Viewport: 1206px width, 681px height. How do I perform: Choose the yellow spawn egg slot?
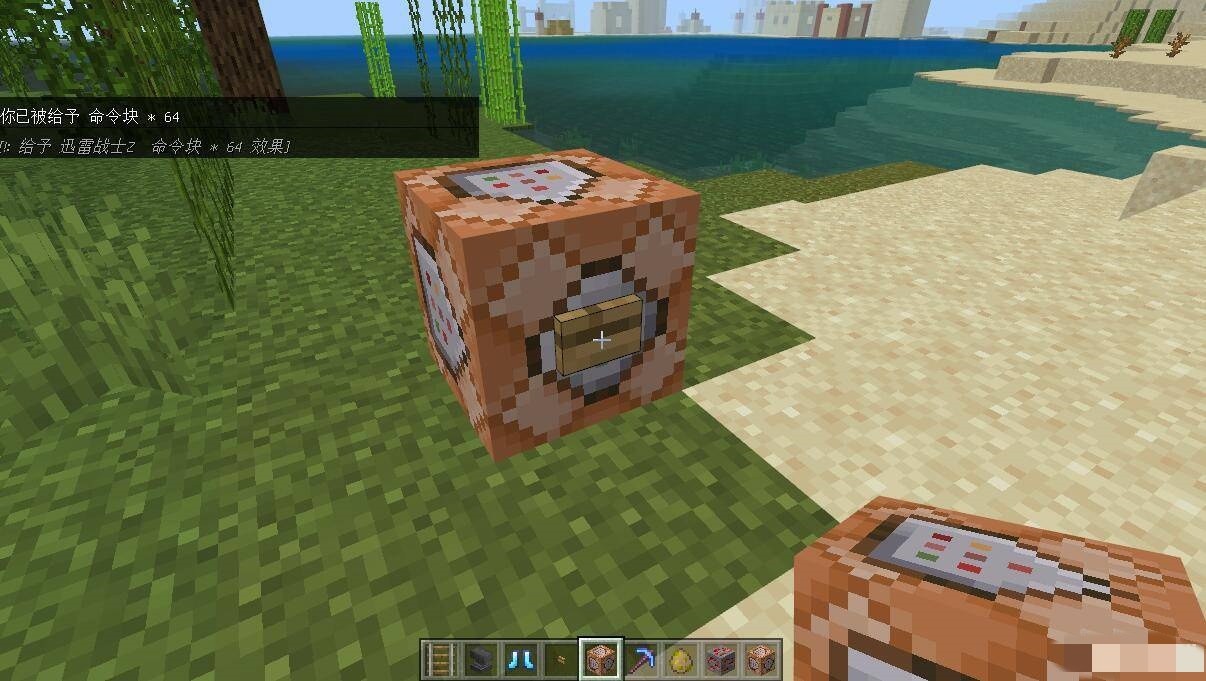(681, 659)
